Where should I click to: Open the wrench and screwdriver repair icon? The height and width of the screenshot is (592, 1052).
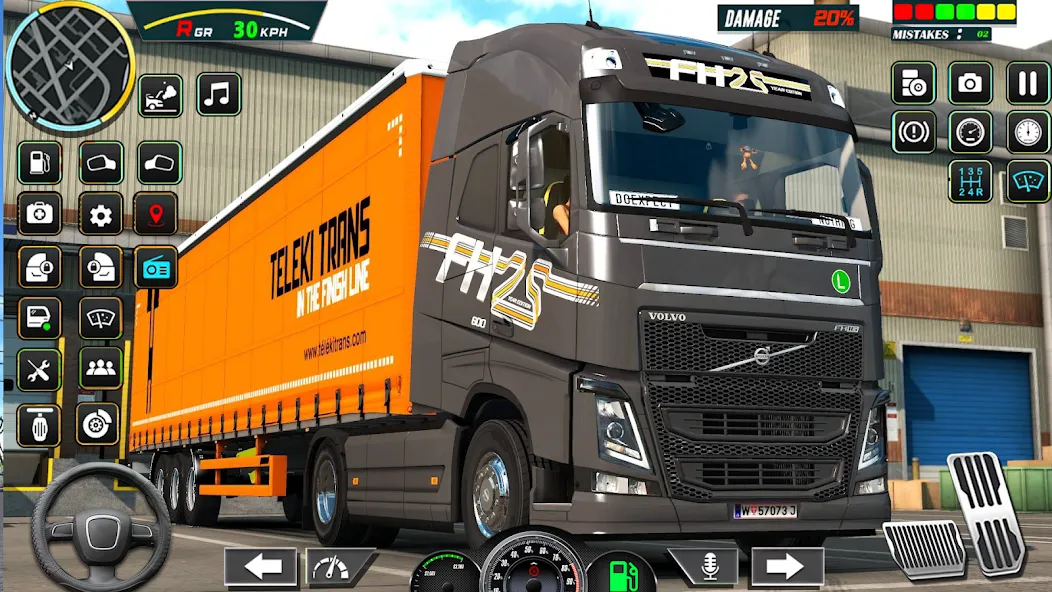point(40,370)
